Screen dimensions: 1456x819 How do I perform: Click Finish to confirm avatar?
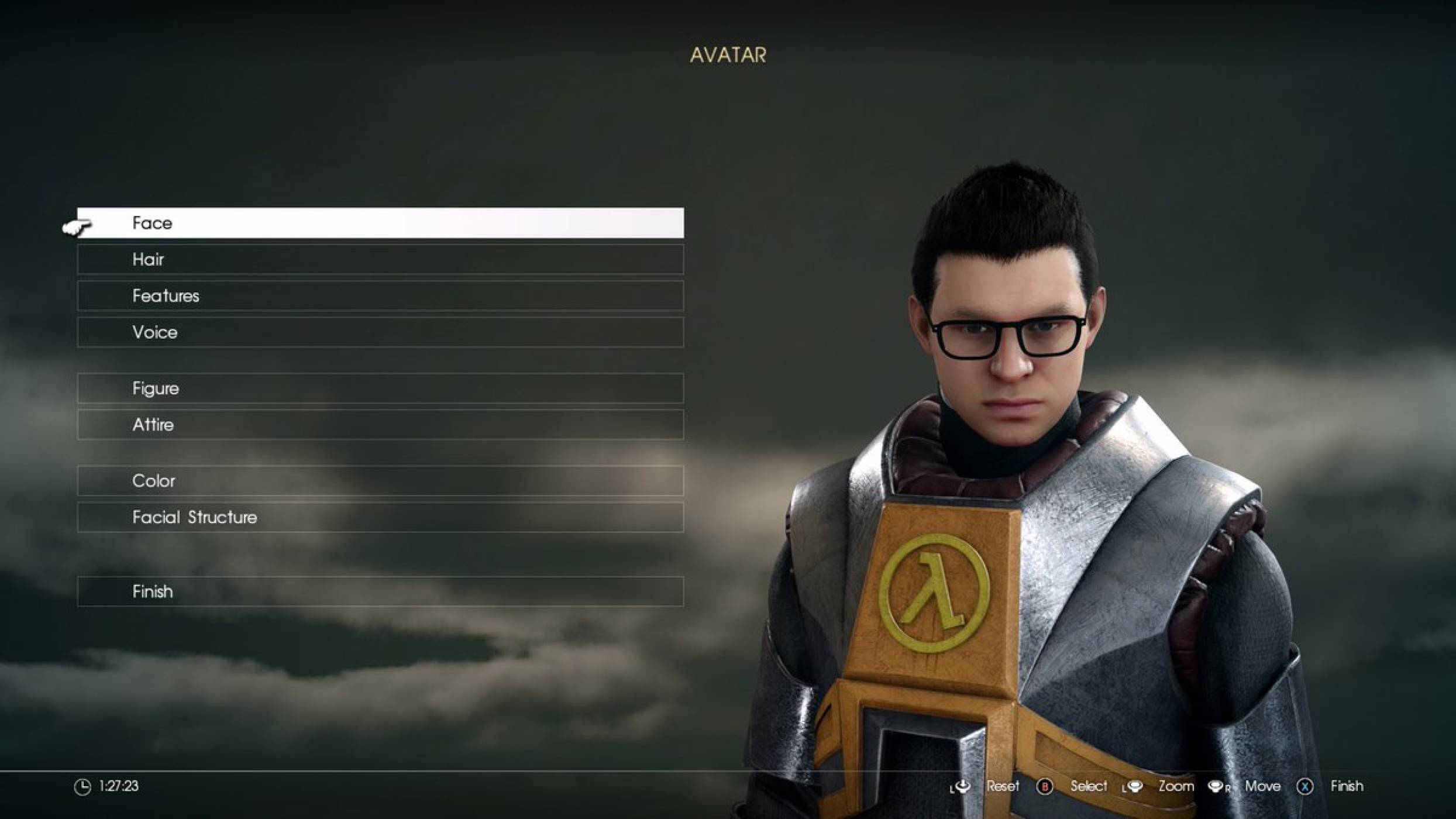[x=380, y=591]
